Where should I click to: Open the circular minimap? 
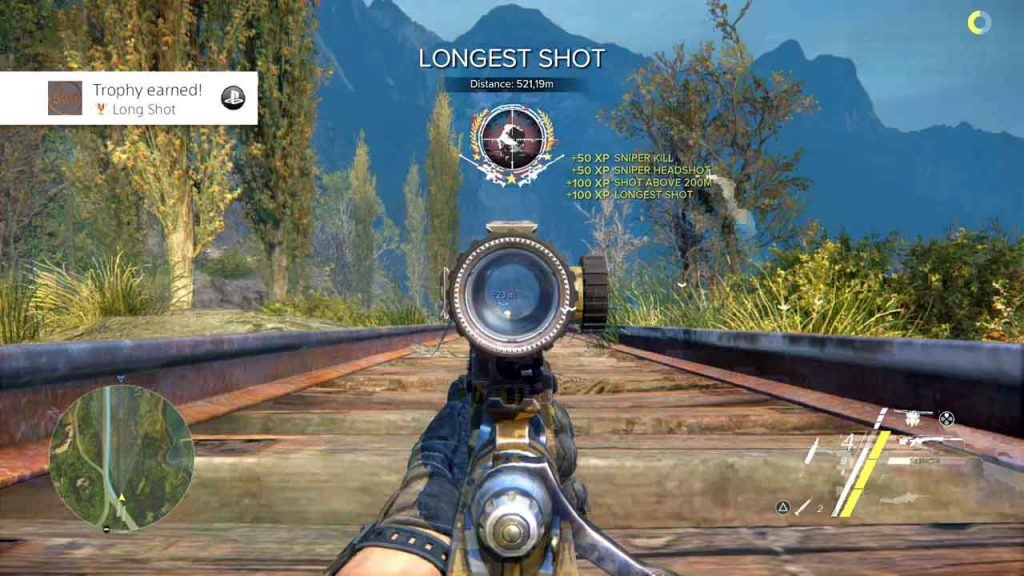coord(121,457)
